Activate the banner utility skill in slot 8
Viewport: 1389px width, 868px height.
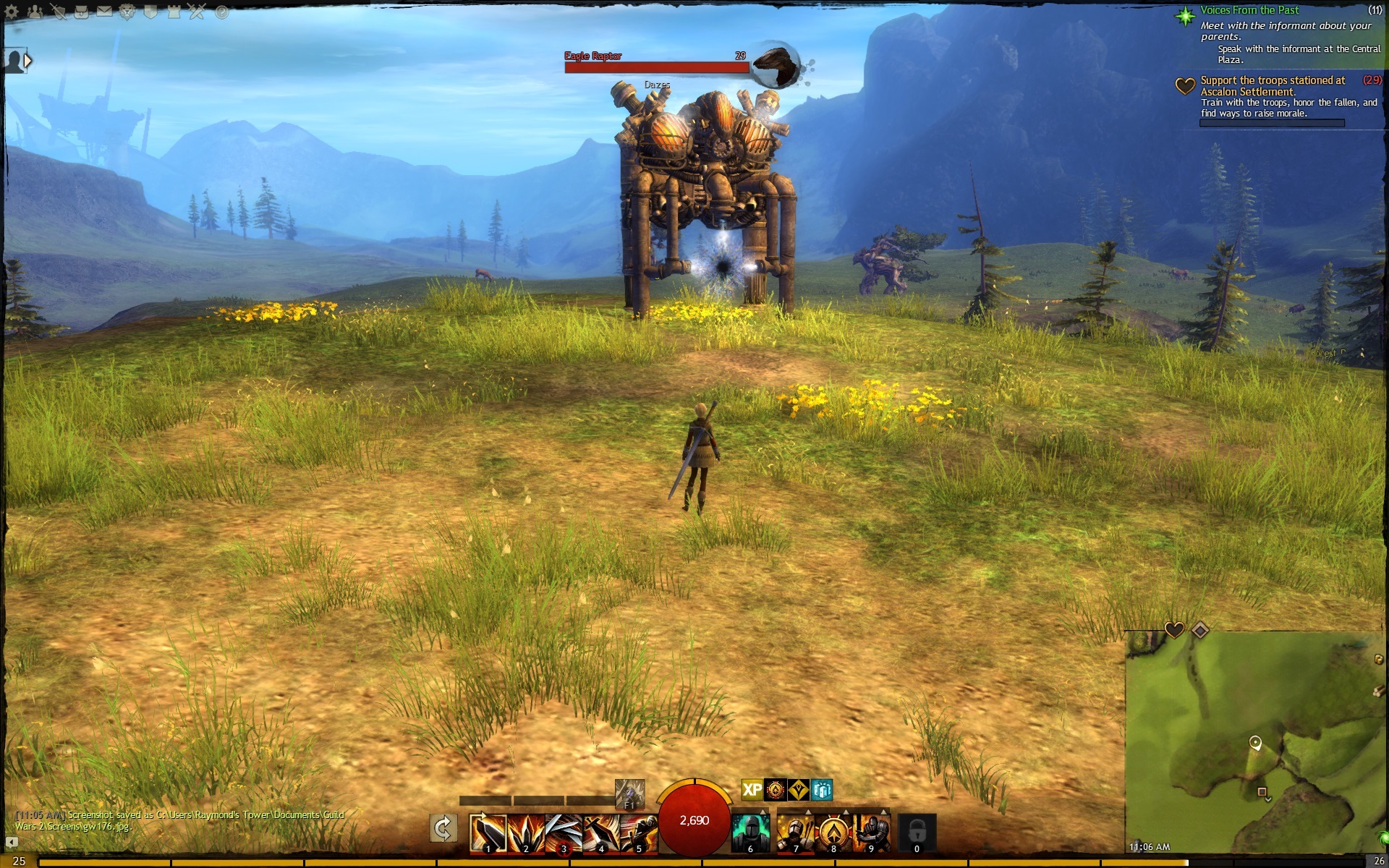tap(833, 833)
